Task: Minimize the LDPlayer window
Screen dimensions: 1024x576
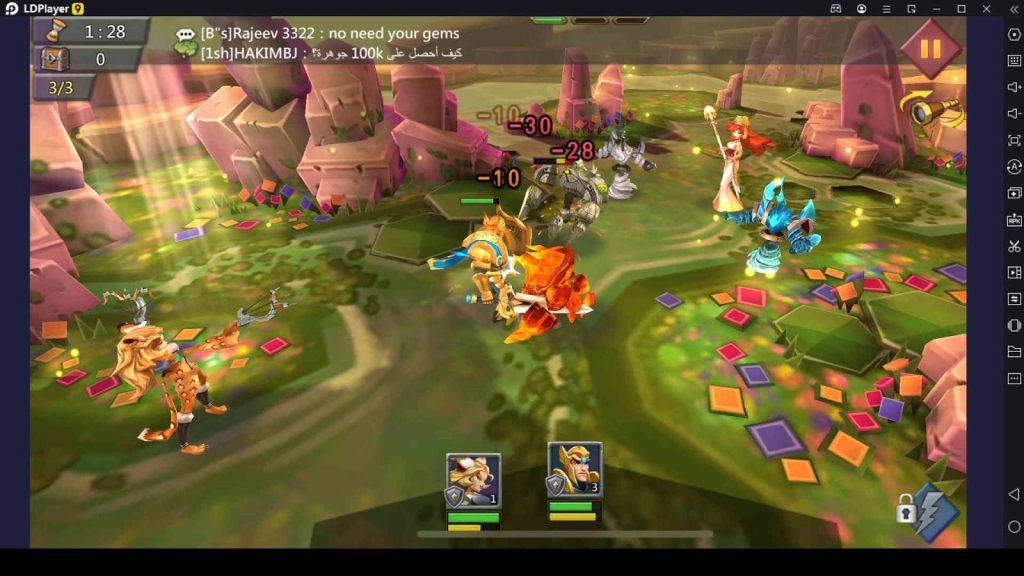Action: click(936, 9)
